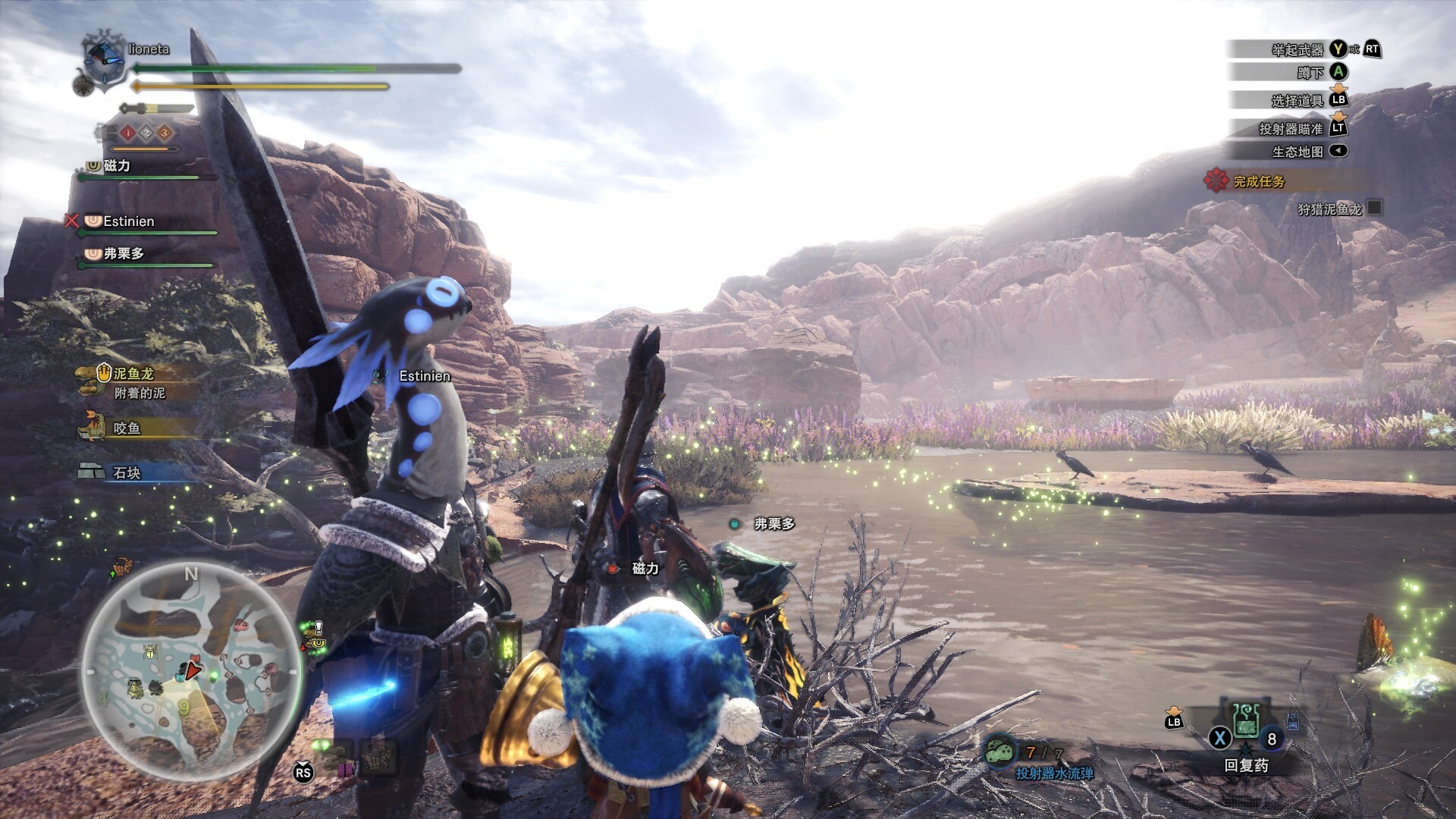
Task: Click the 举起武器 draw weapon entry
Action: (1297, 50)
